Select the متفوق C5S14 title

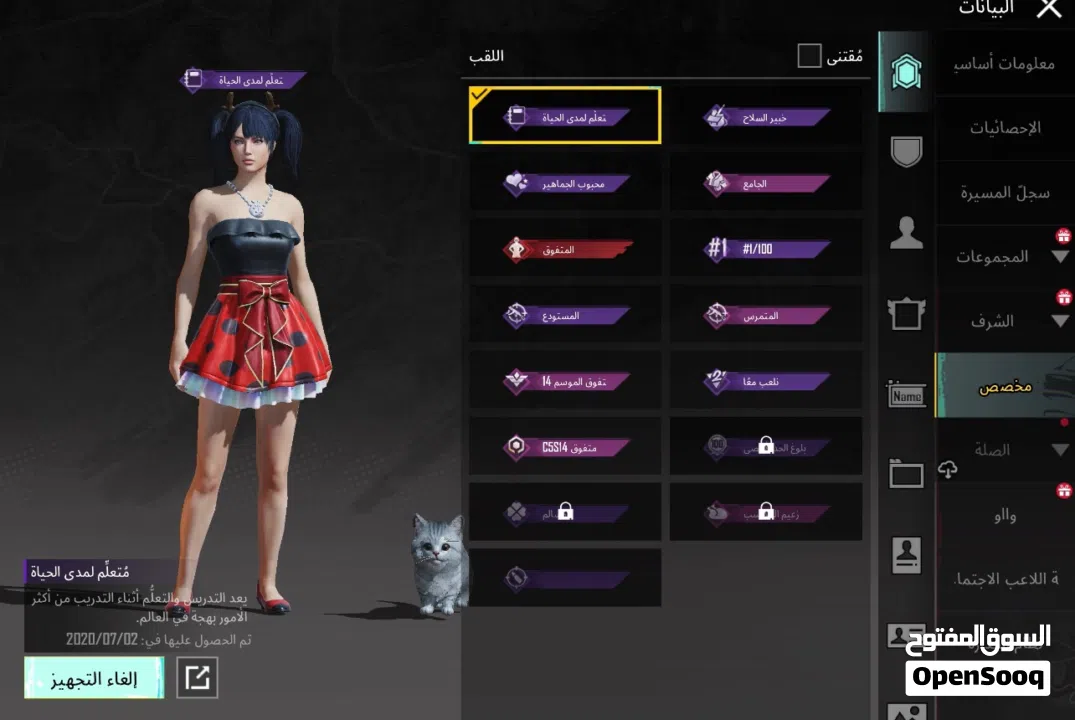coord(565,447)
